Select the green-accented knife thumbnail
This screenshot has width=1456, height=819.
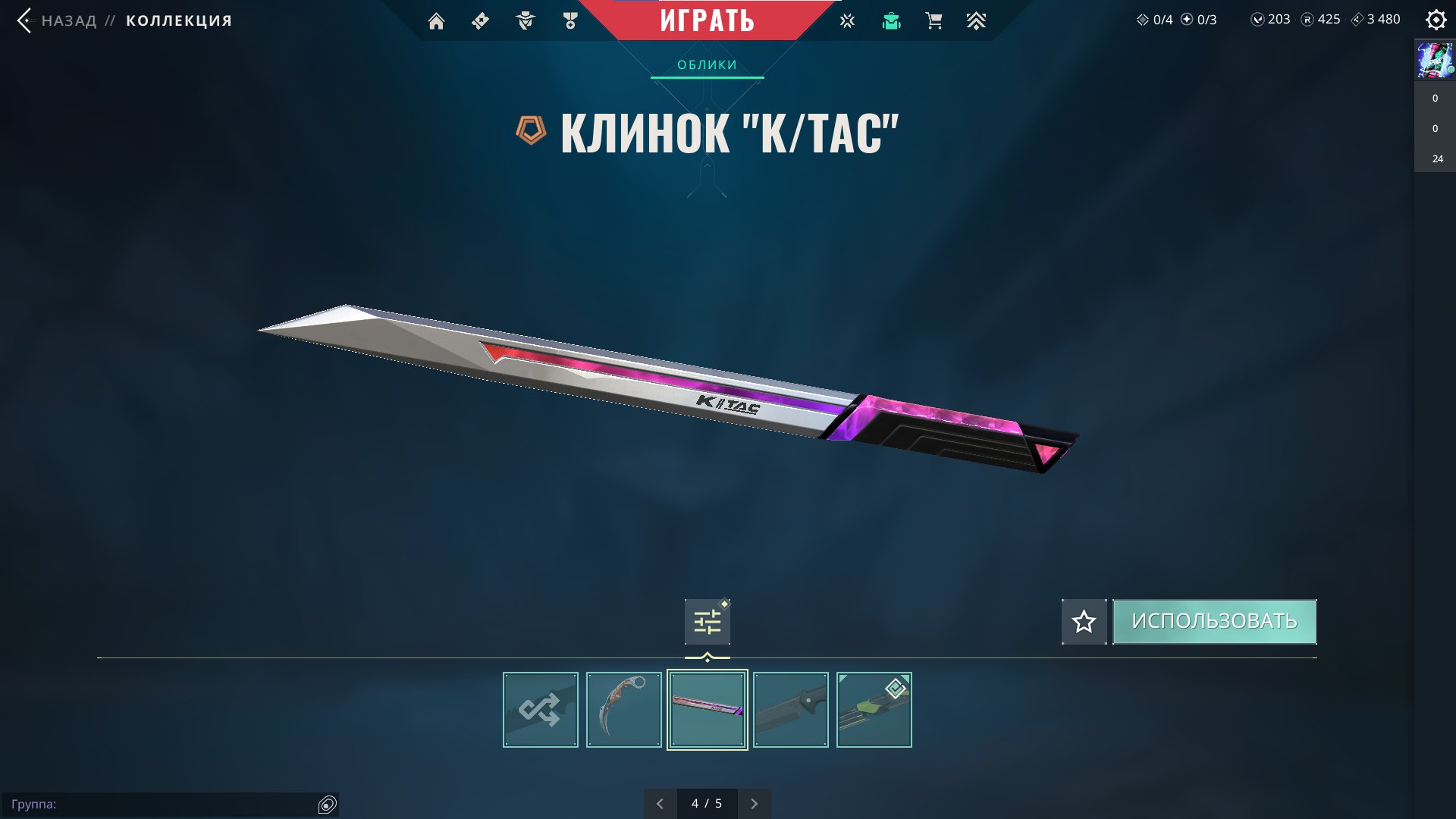coord(874,710)
